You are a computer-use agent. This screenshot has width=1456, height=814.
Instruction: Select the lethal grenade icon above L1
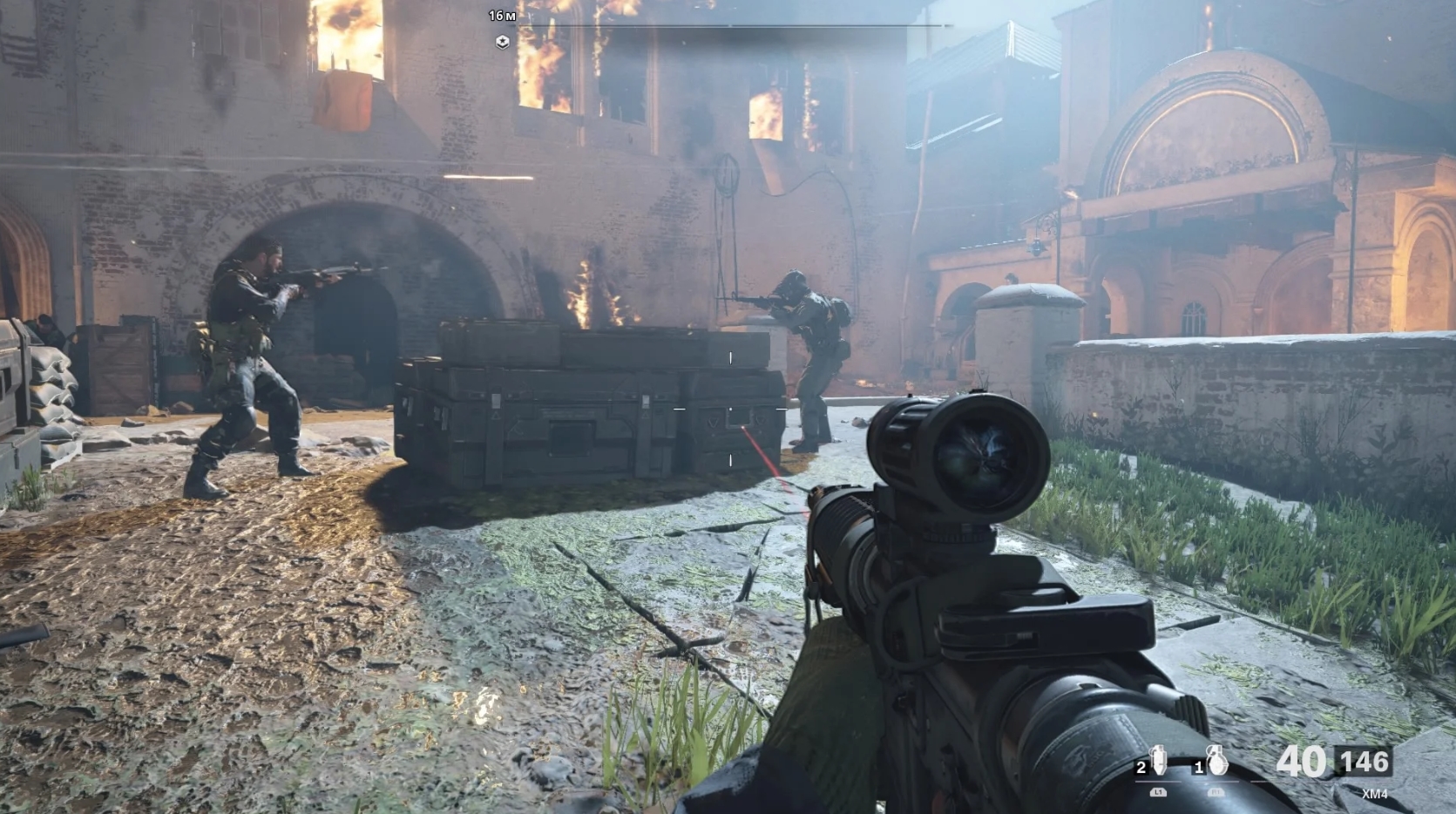coord(1158,761)
